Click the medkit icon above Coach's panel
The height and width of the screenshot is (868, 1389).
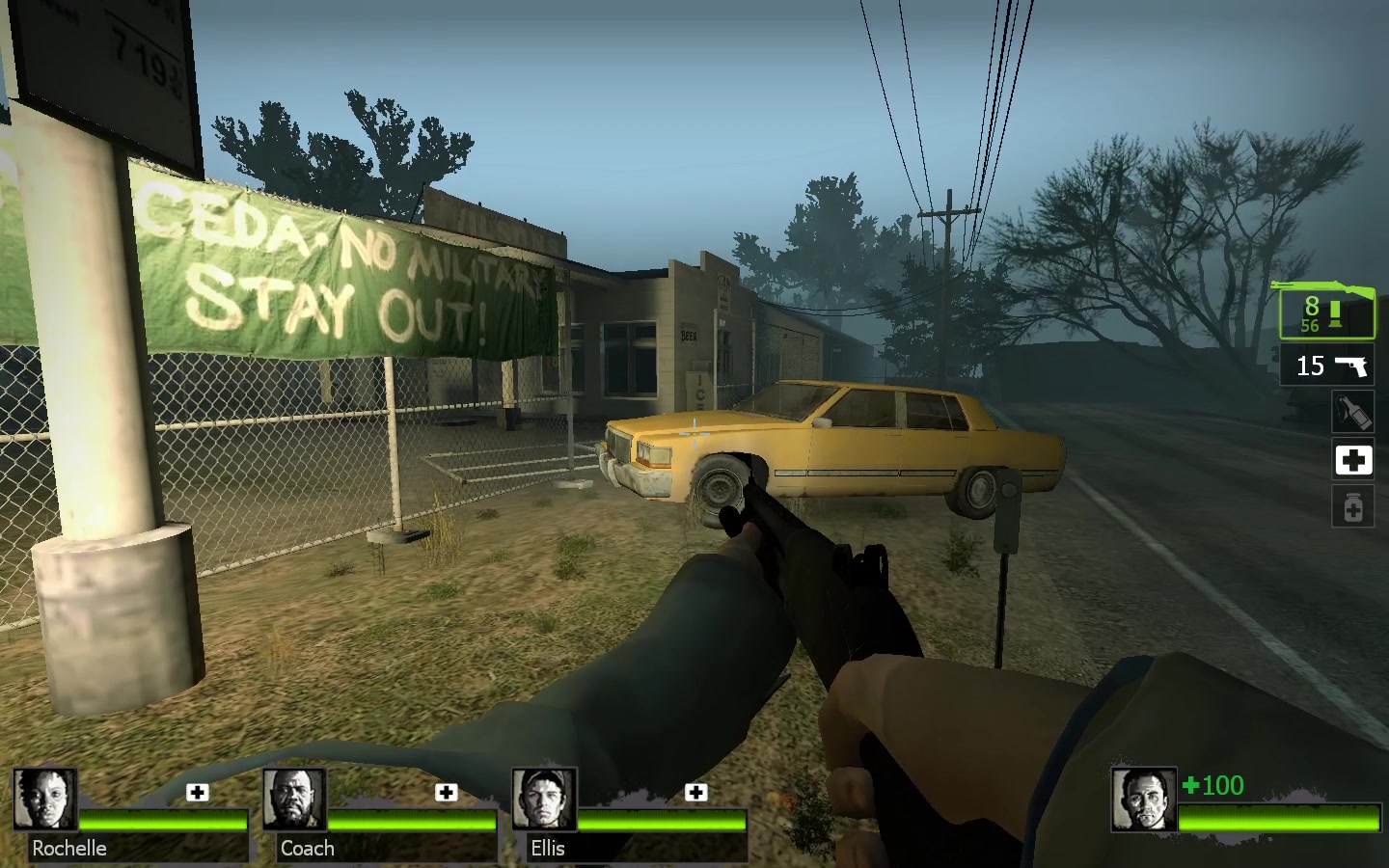point(446,793)
